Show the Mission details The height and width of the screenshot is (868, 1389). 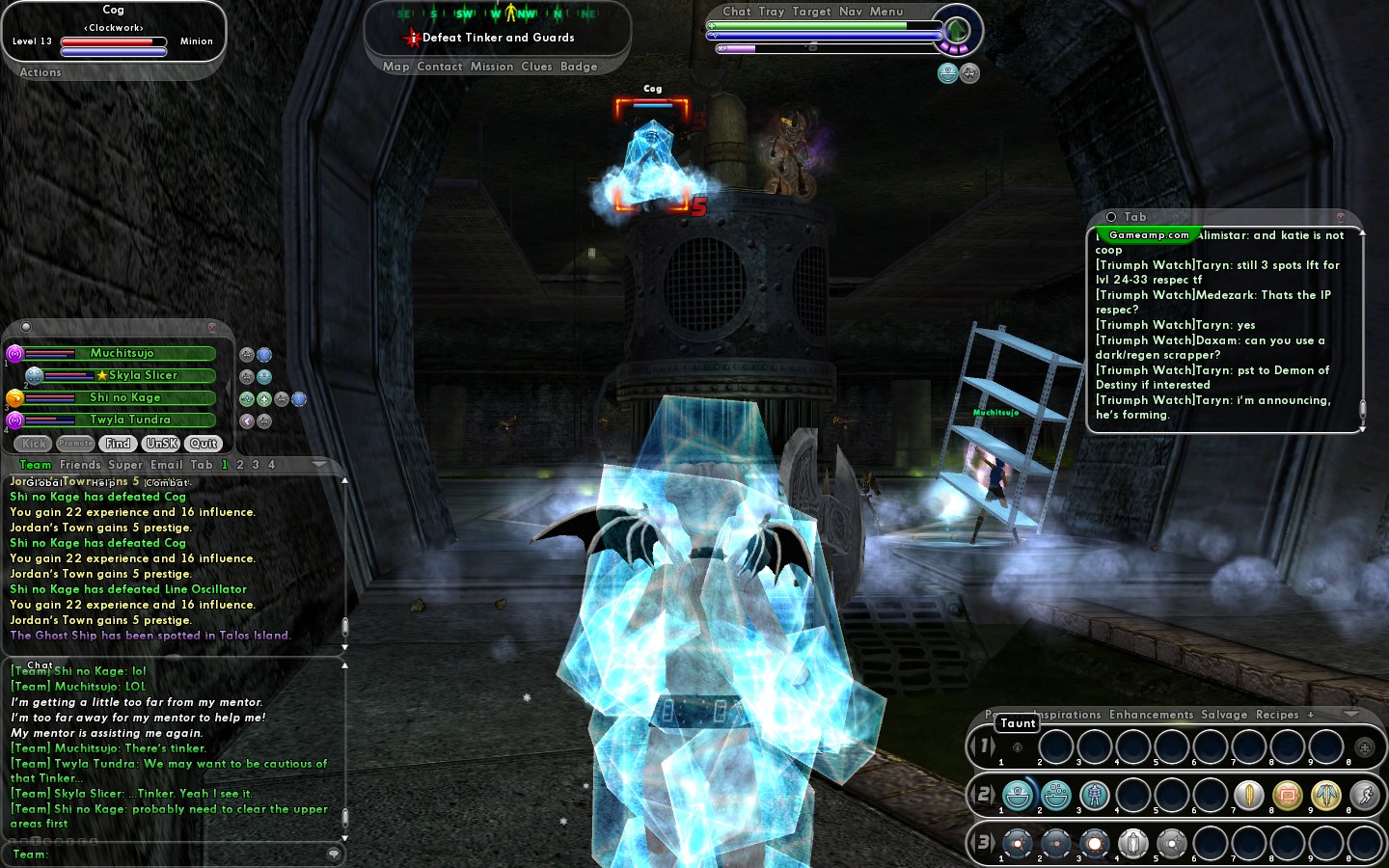[492, 67]
